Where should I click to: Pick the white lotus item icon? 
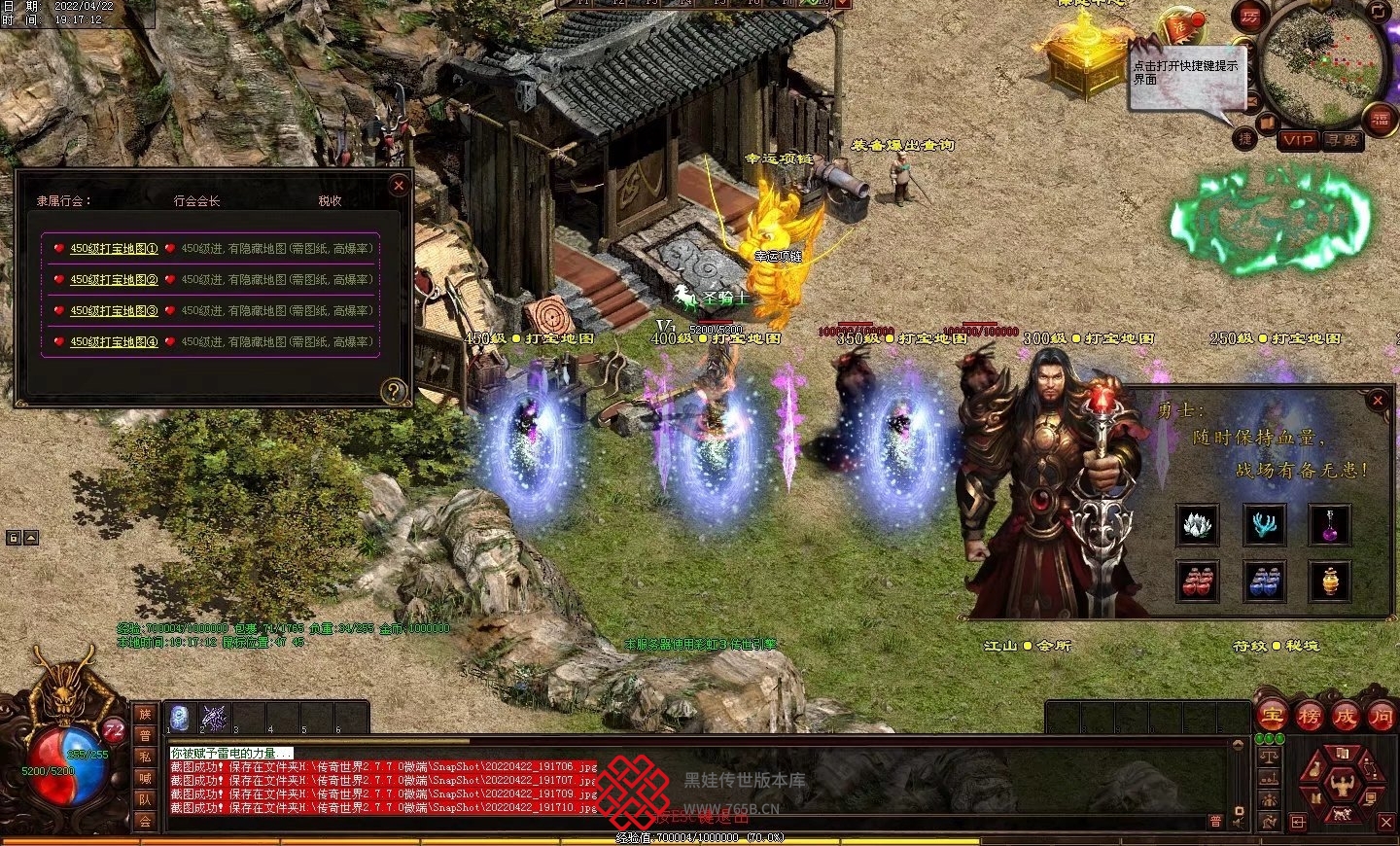1195,525
